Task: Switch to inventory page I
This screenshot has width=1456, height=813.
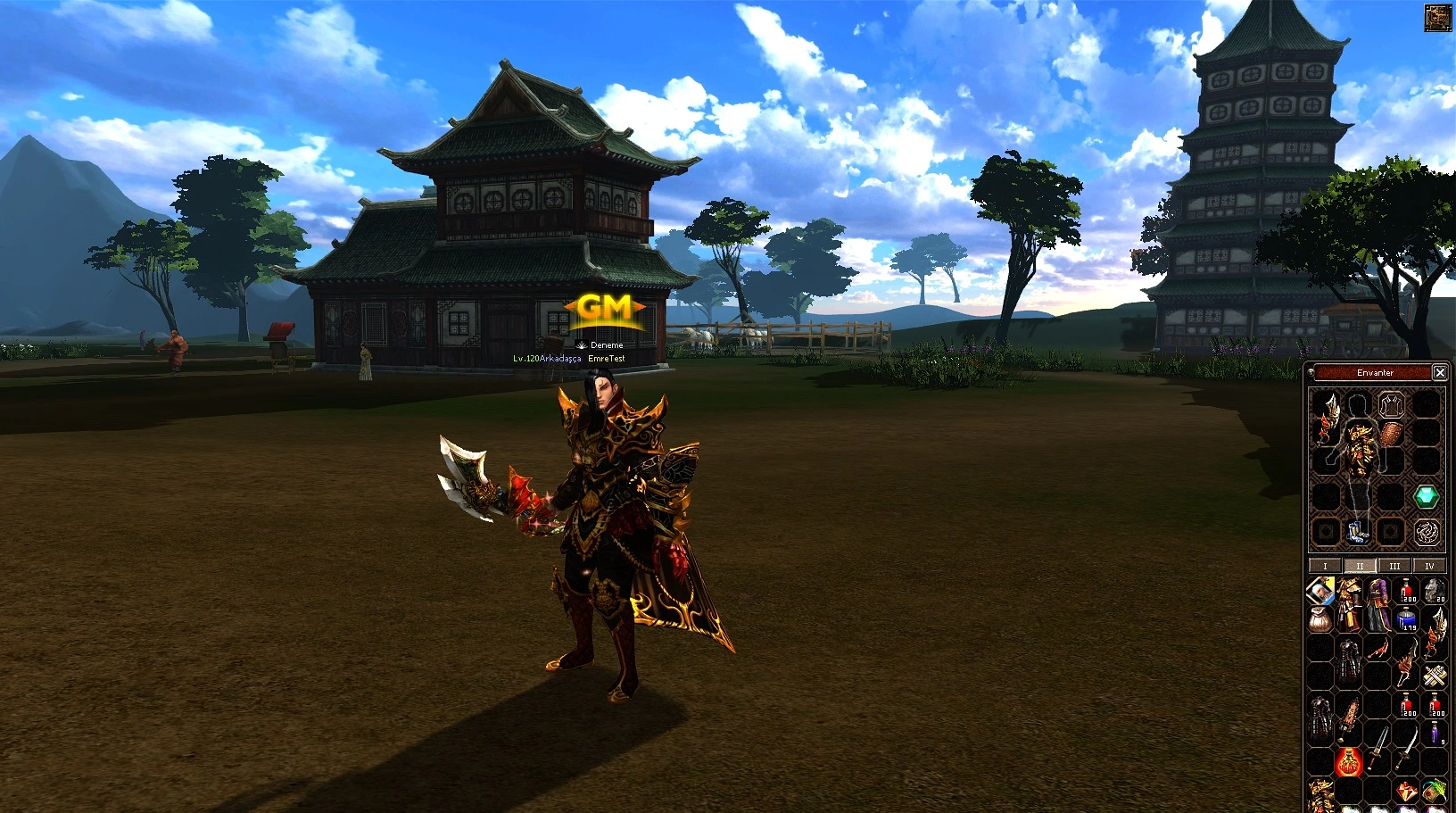Action: click(x=1325, y=566)
